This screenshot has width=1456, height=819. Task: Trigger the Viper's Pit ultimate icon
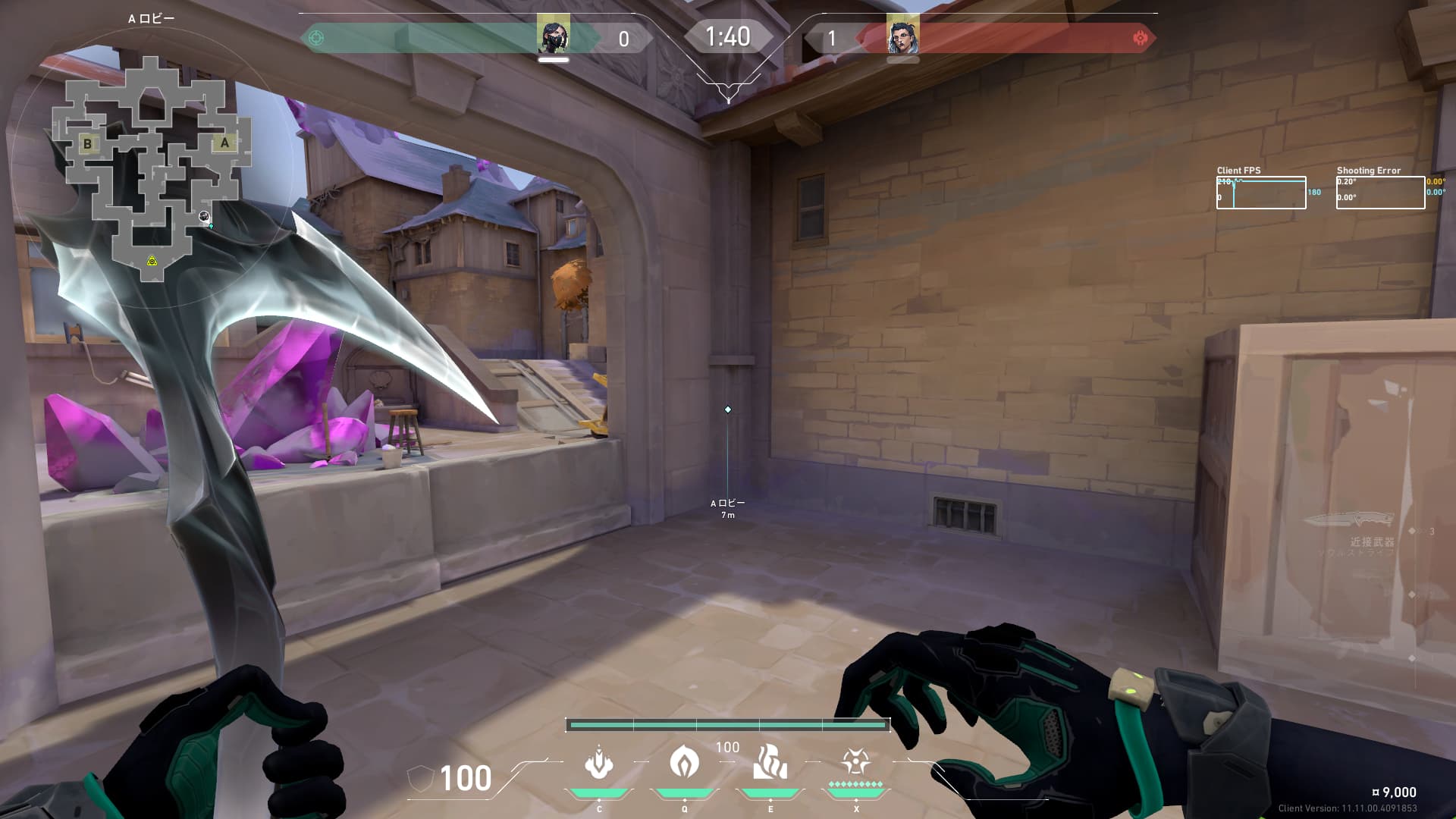click(x=855, y=761)
